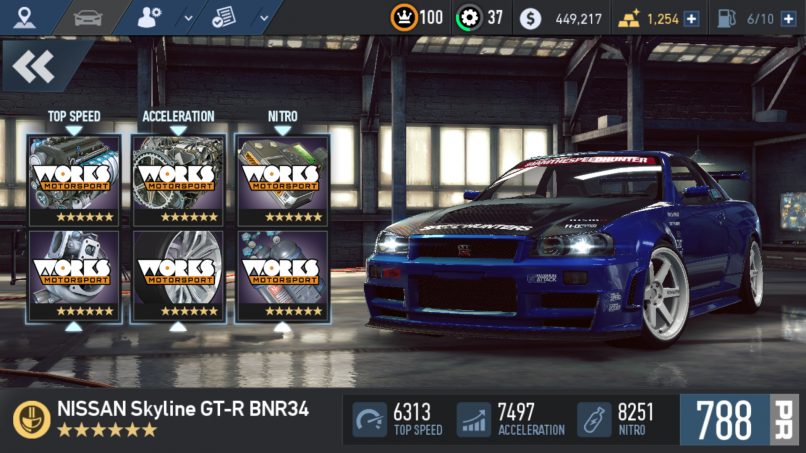The image size is (806, 453).
Task: Select the gearbox upgrade part
Action: click(178, 180)
